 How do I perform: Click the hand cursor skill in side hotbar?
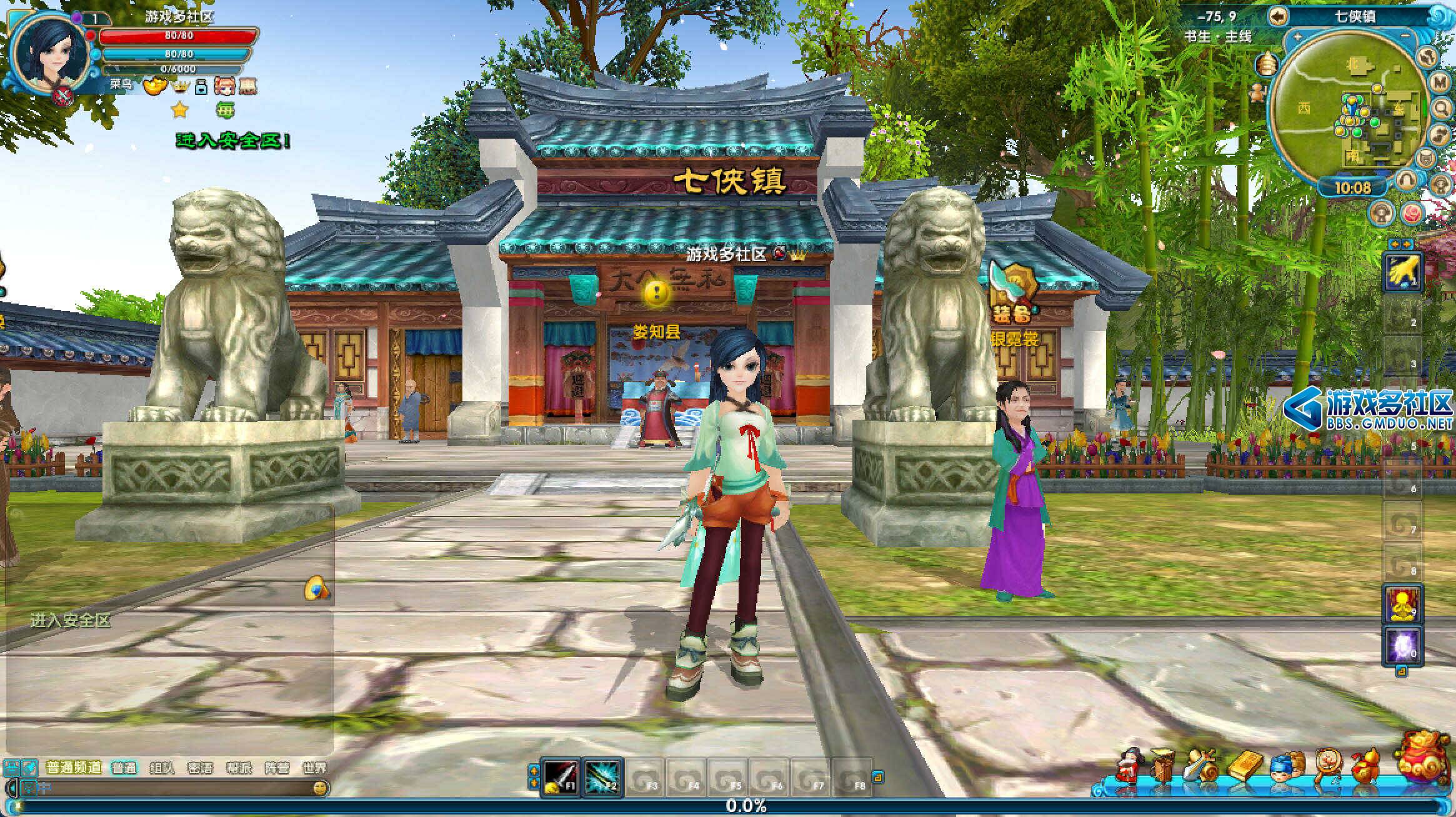(1403, 272)
